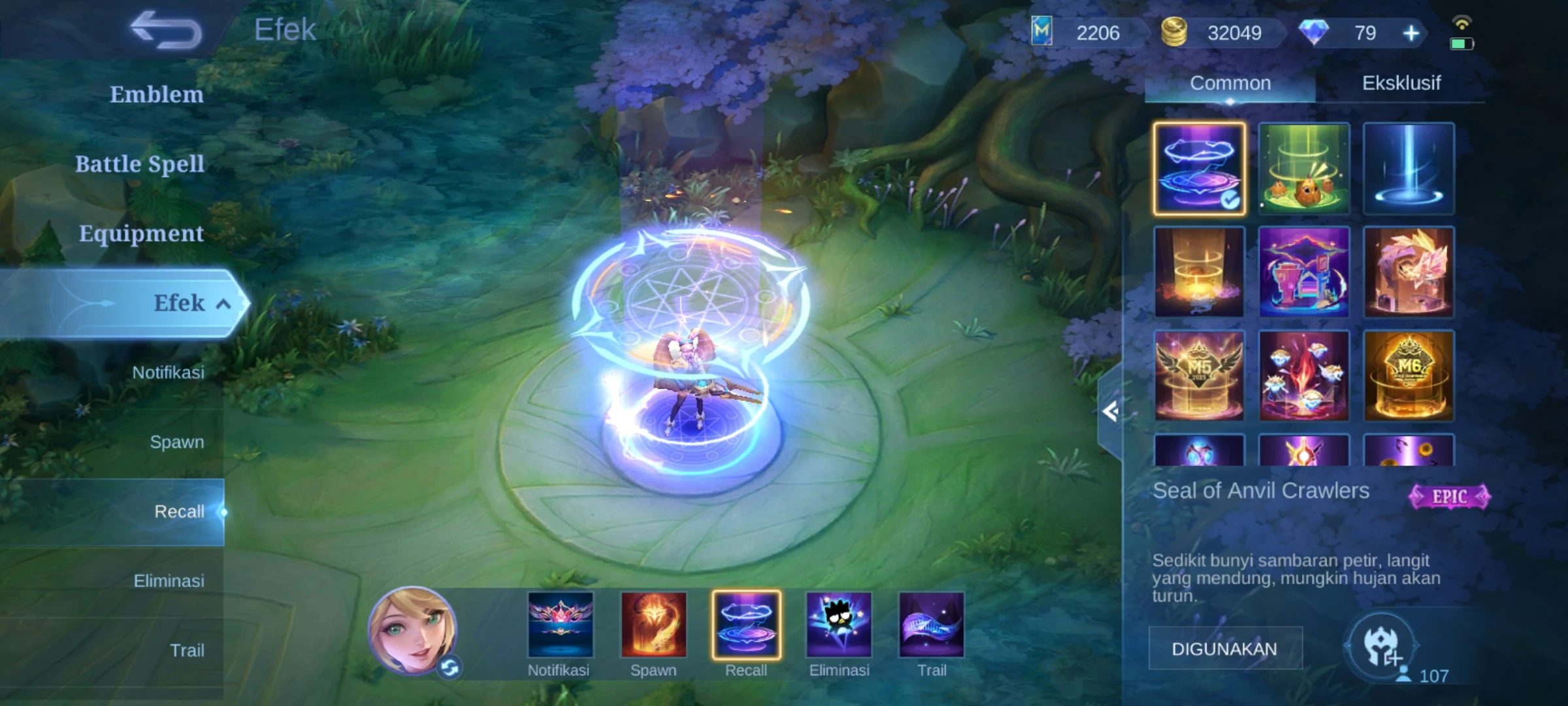1568x706 pixels.
Task: Click the DIGUNAKAN button
Action: tap(1224, 648)
